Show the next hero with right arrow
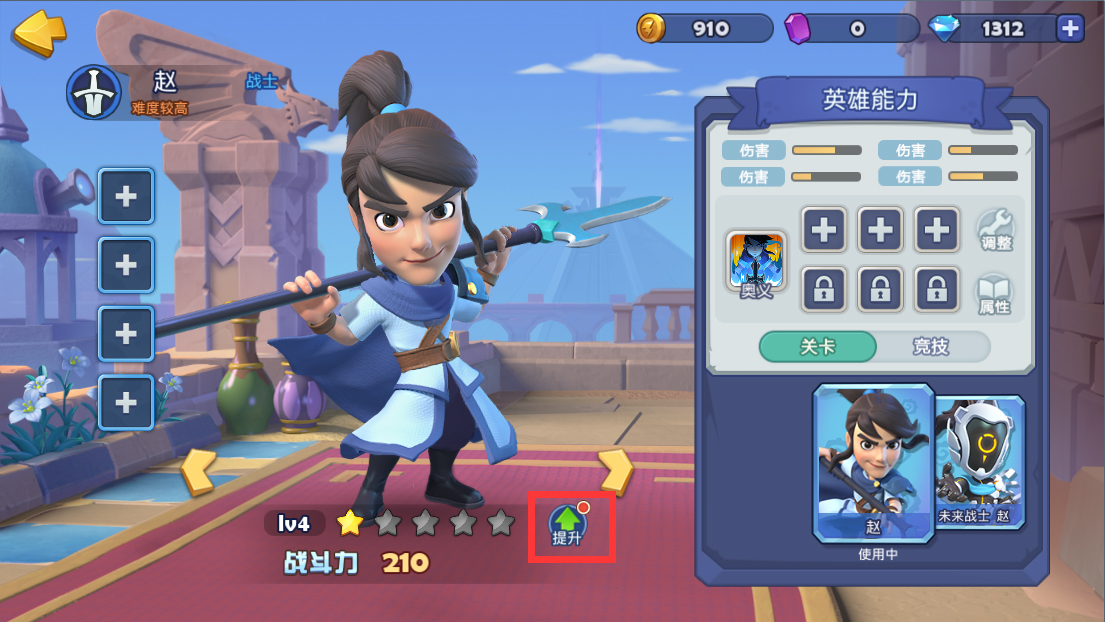The image size is (1105, 622). (615, 471)
